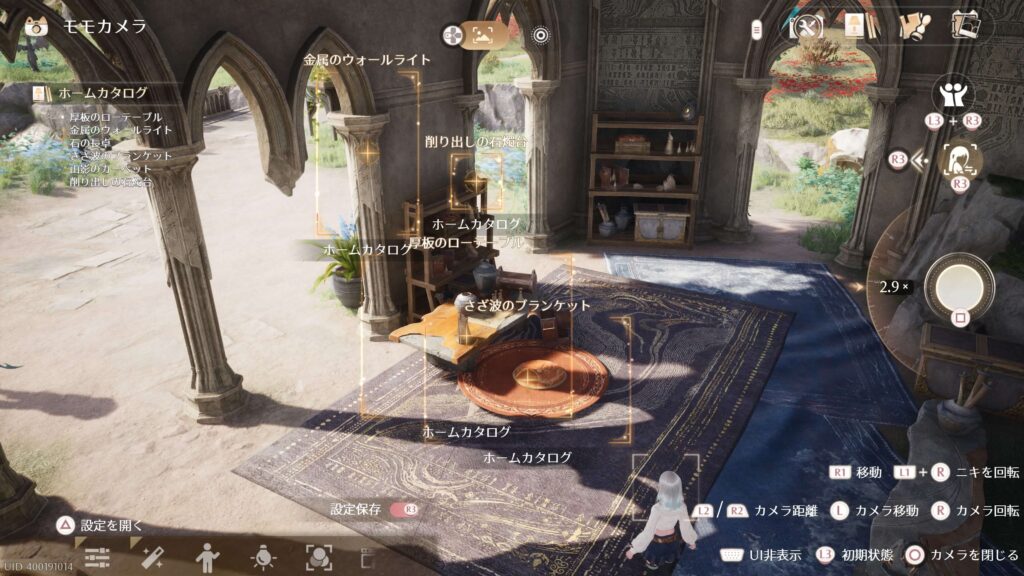Select the grey multi-circle mode icon
Screen dimensions: 1024x576
pos(453,35)
